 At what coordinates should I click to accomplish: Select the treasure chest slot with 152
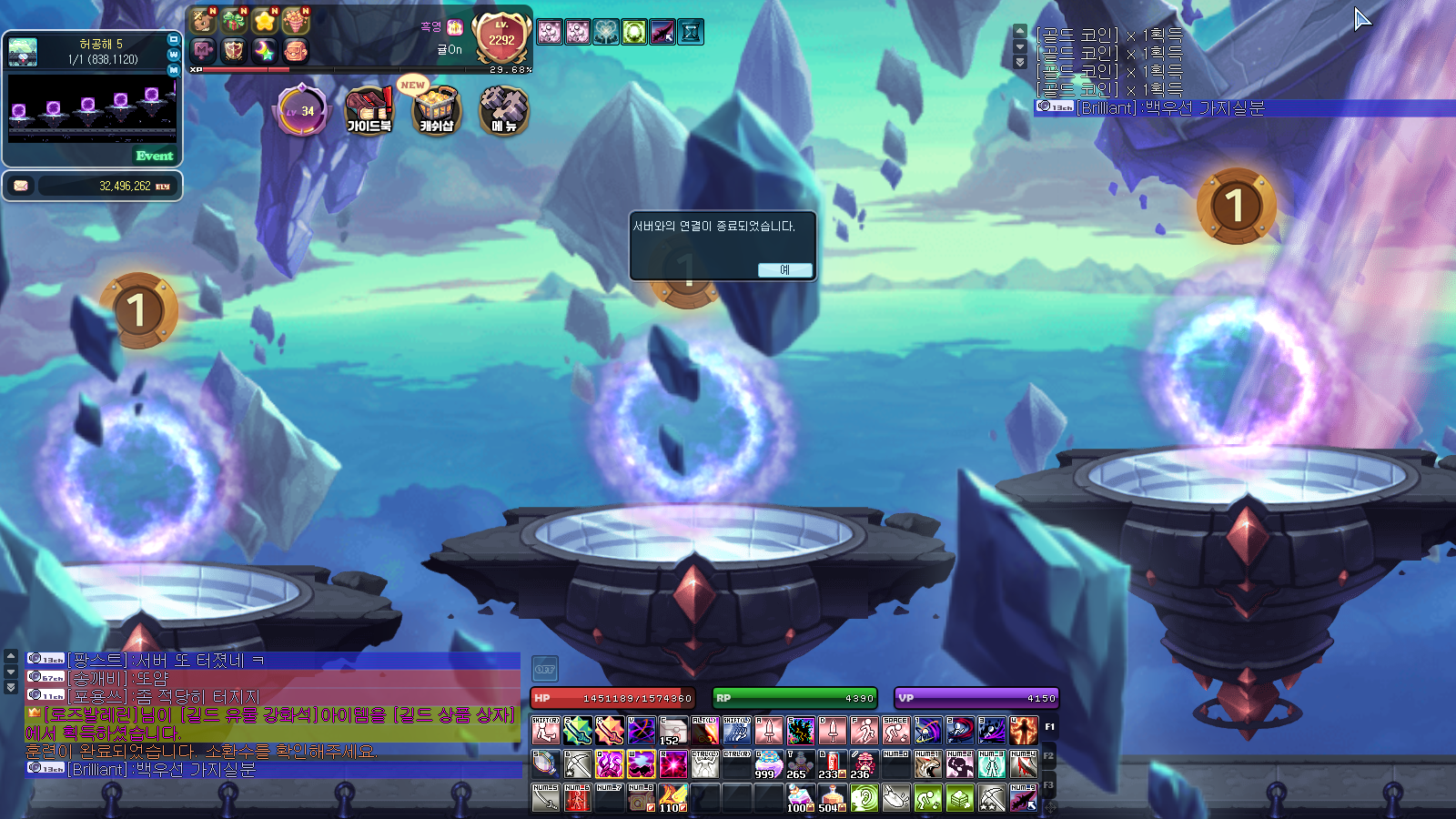coord(672,731)
